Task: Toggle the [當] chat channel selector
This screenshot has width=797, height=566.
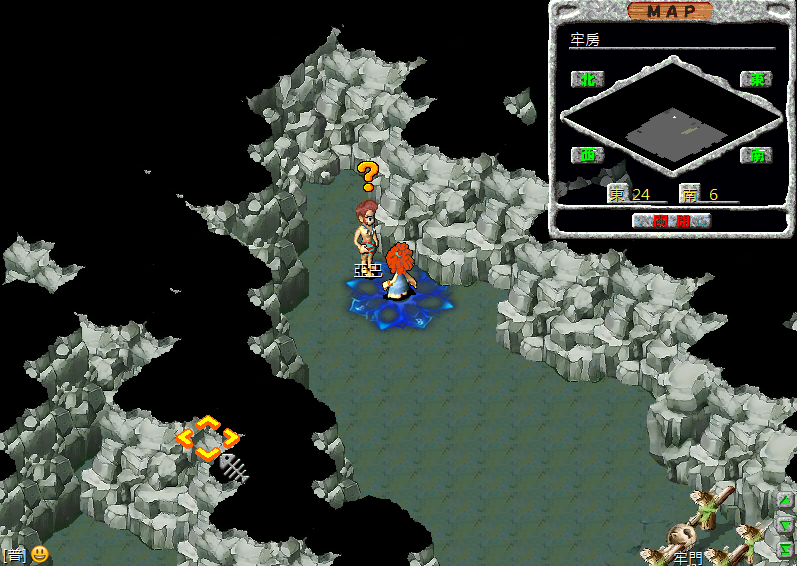Action: tap(14, 554)
